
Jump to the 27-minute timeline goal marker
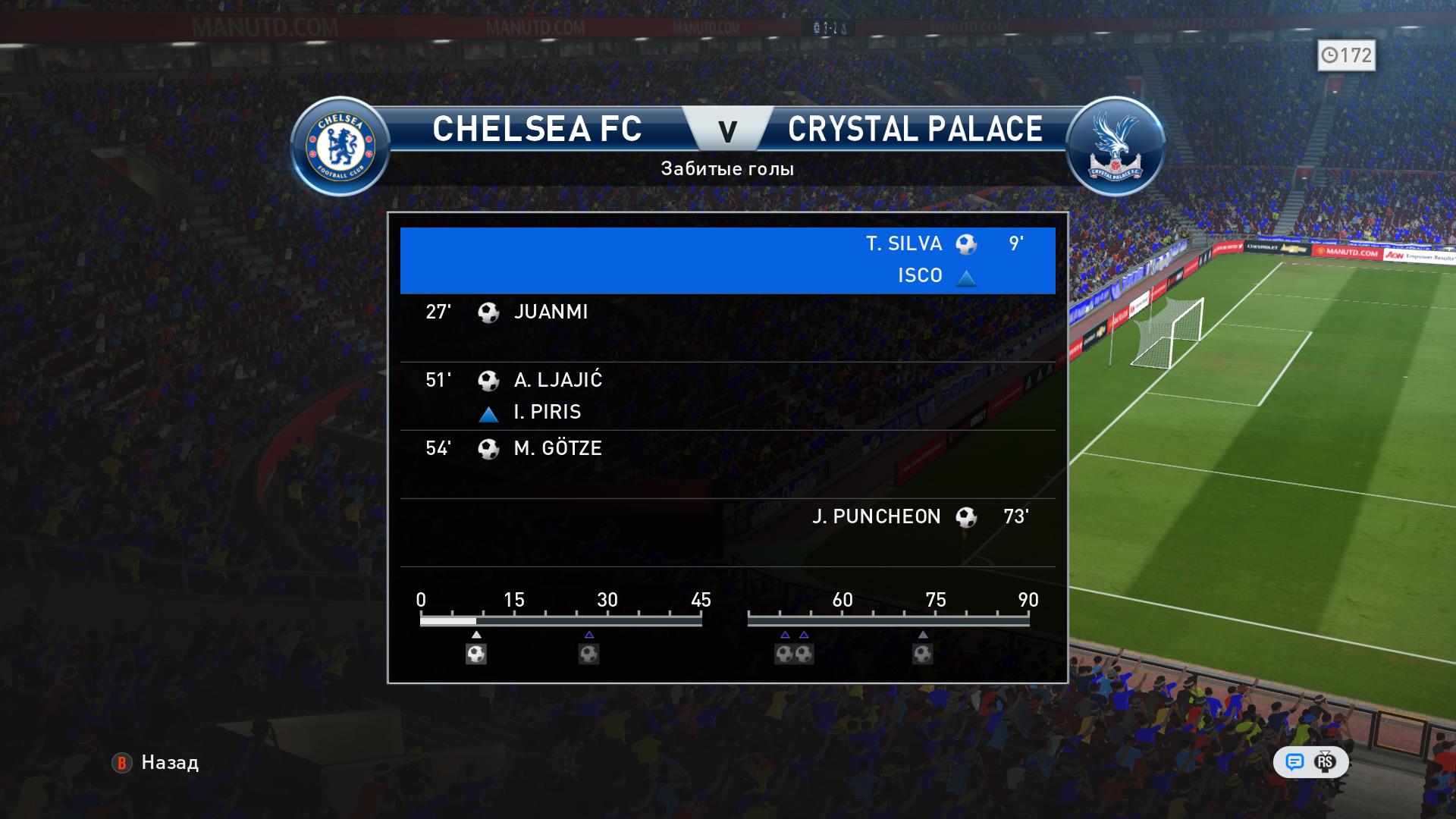coord(589,654)
